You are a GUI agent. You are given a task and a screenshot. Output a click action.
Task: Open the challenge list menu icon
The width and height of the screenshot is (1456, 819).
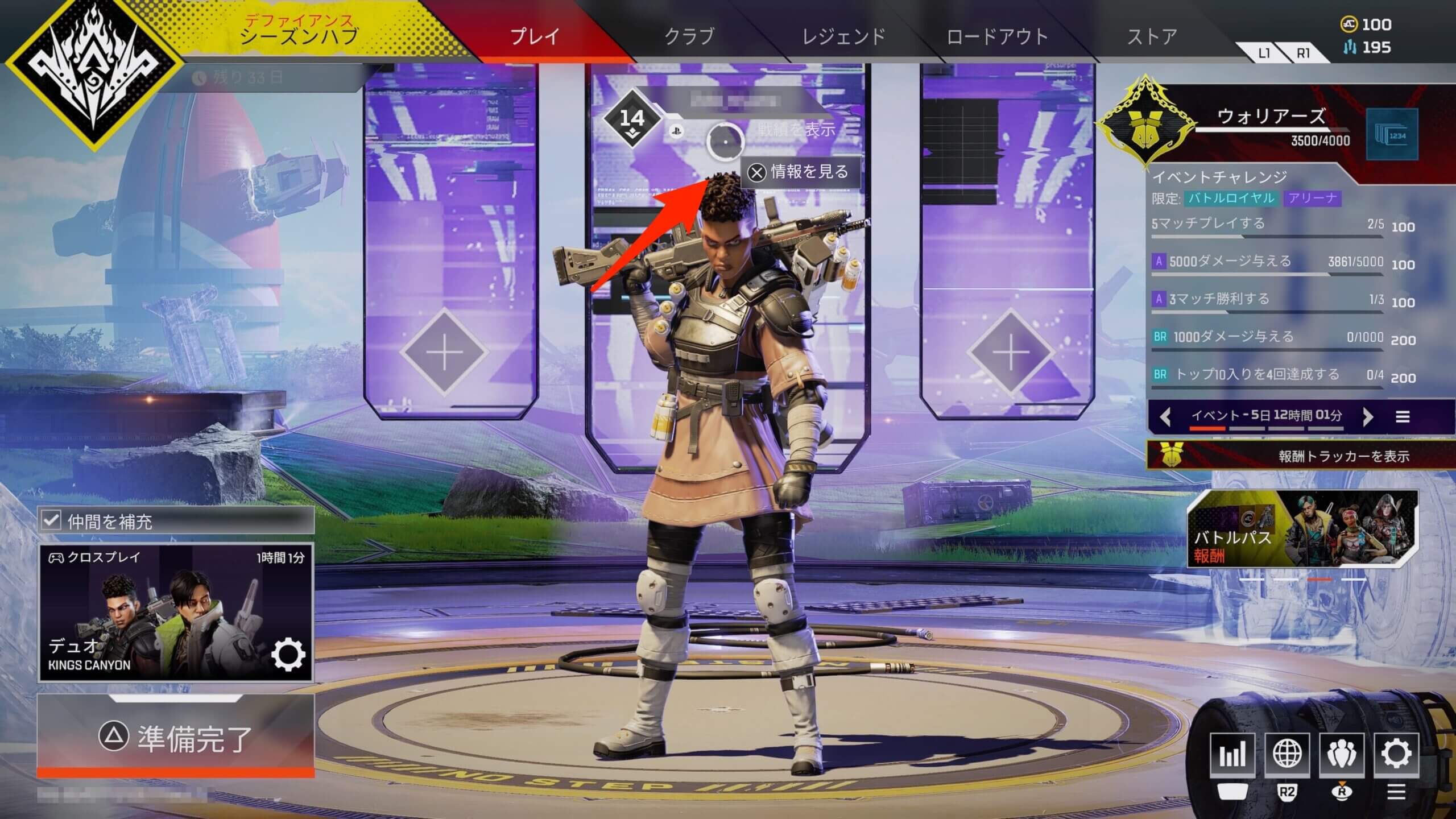(x=1403, y=417)
